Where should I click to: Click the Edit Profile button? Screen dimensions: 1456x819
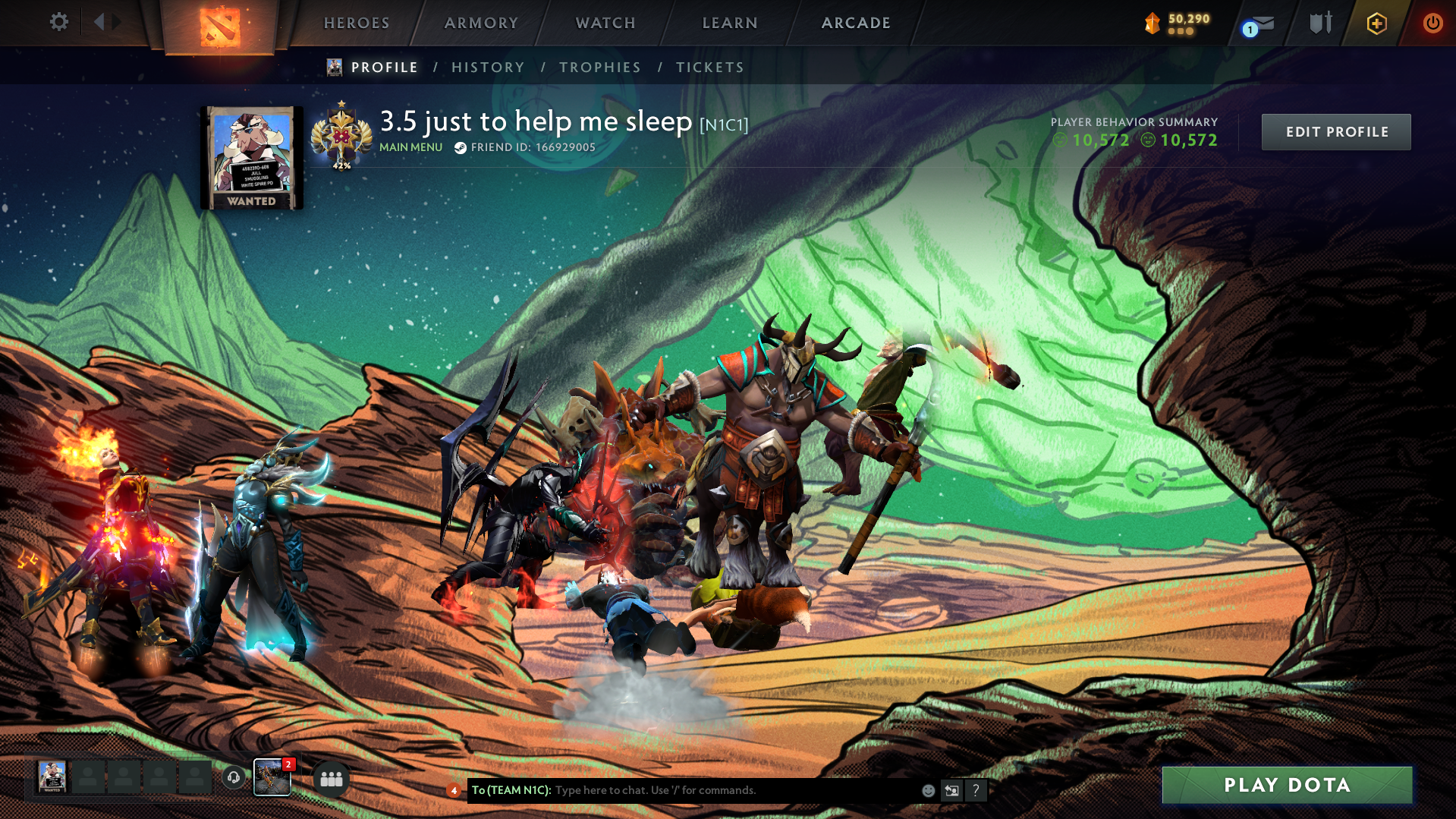[x=1336, y=132]
